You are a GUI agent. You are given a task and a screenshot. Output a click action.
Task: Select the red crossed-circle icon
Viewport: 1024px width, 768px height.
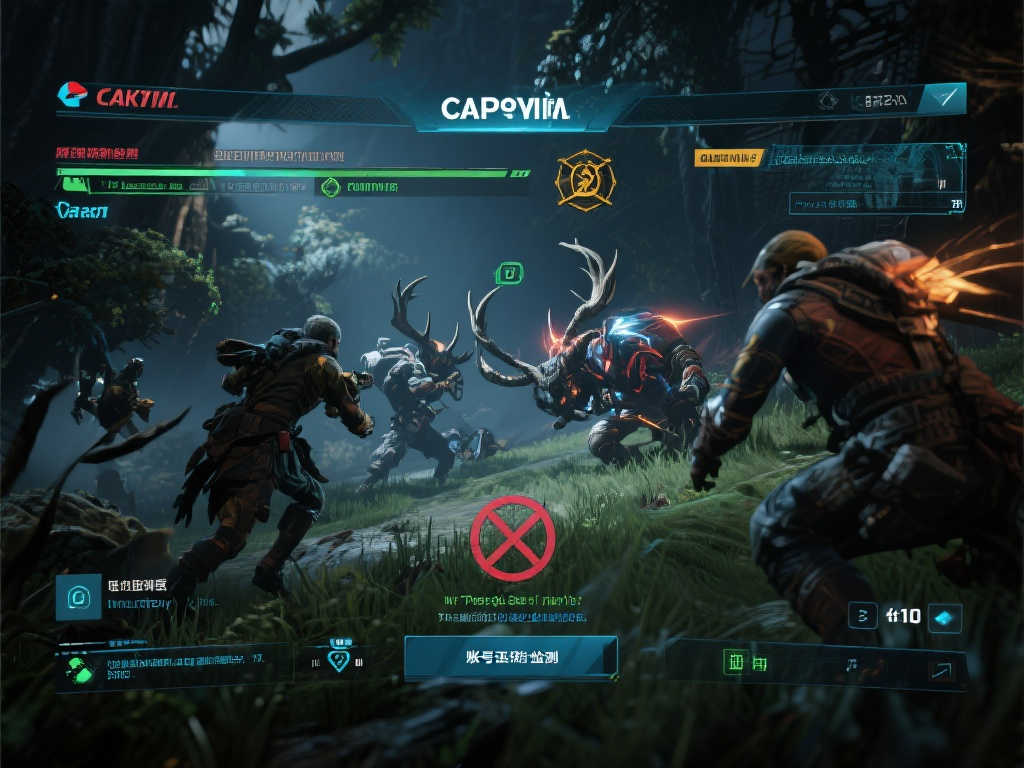pyautogui.click(x=512, y=538)
